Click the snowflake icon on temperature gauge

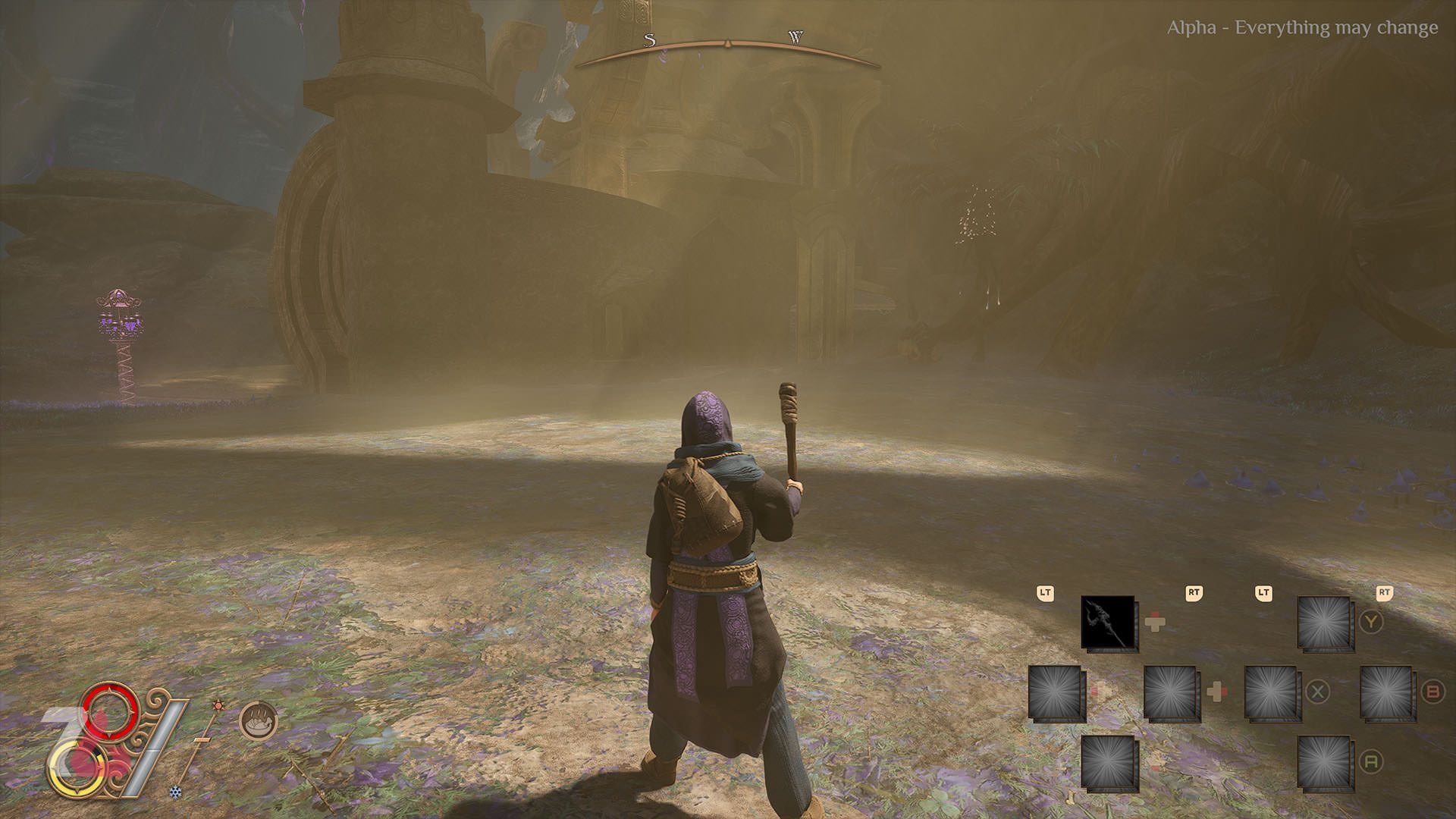pyautogui.click(x=175, y=792)
